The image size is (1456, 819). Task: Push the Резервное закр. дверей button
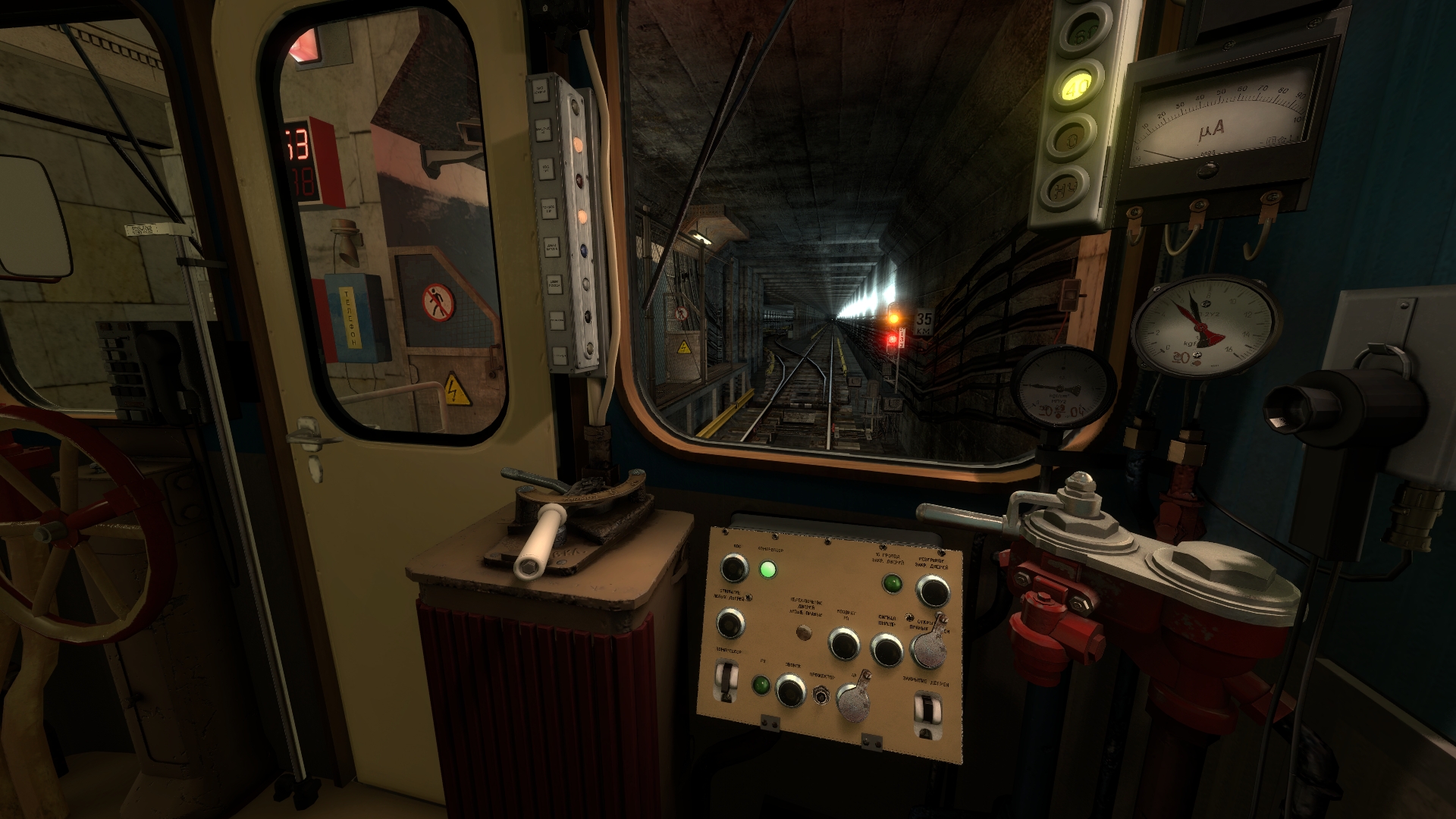pyautogui.click(x=933, y=591)
